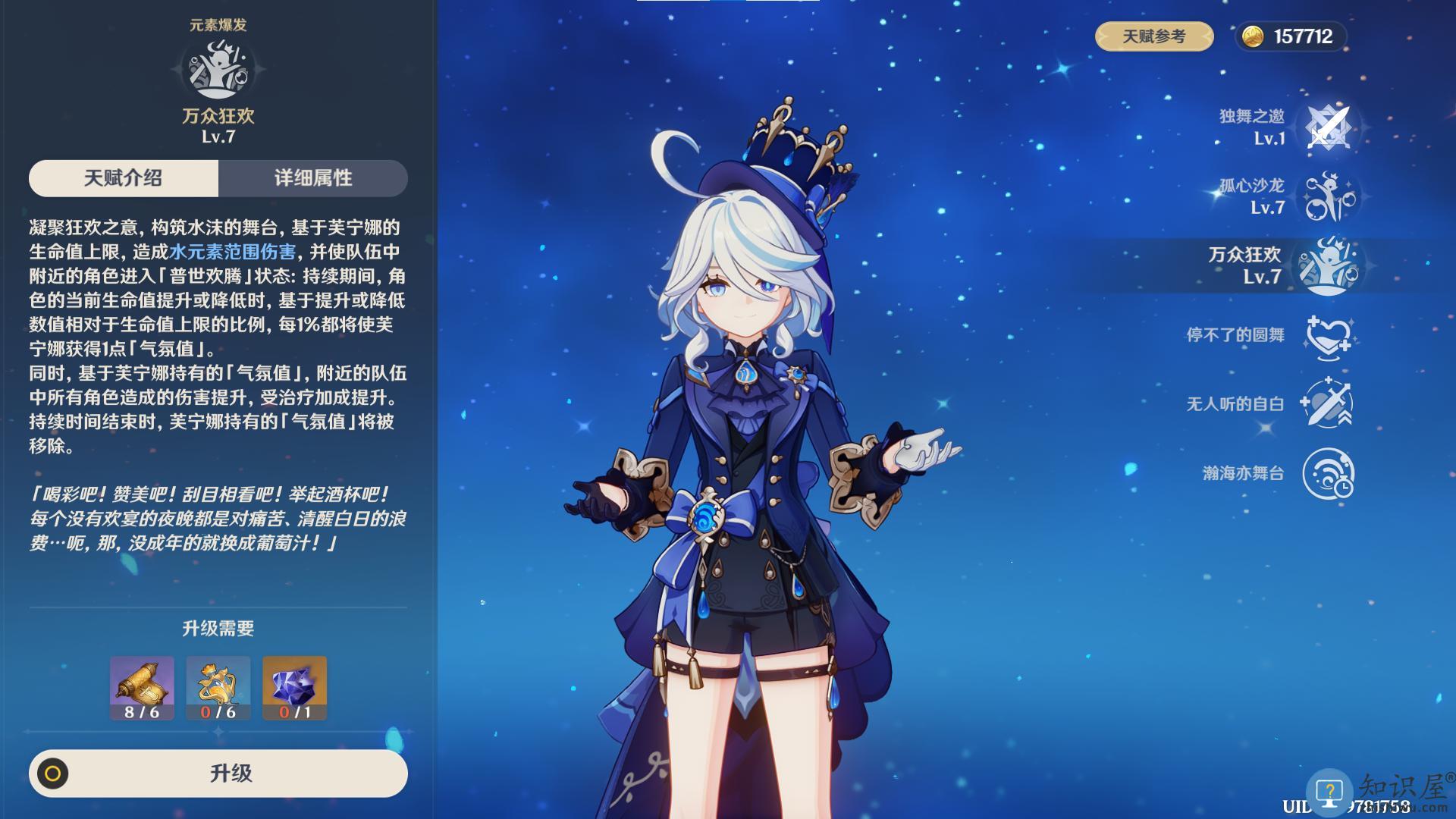Open the 天赋参考 talent reference
The width and height of the screenshot is (1456, 819).
click(1153, 36)
